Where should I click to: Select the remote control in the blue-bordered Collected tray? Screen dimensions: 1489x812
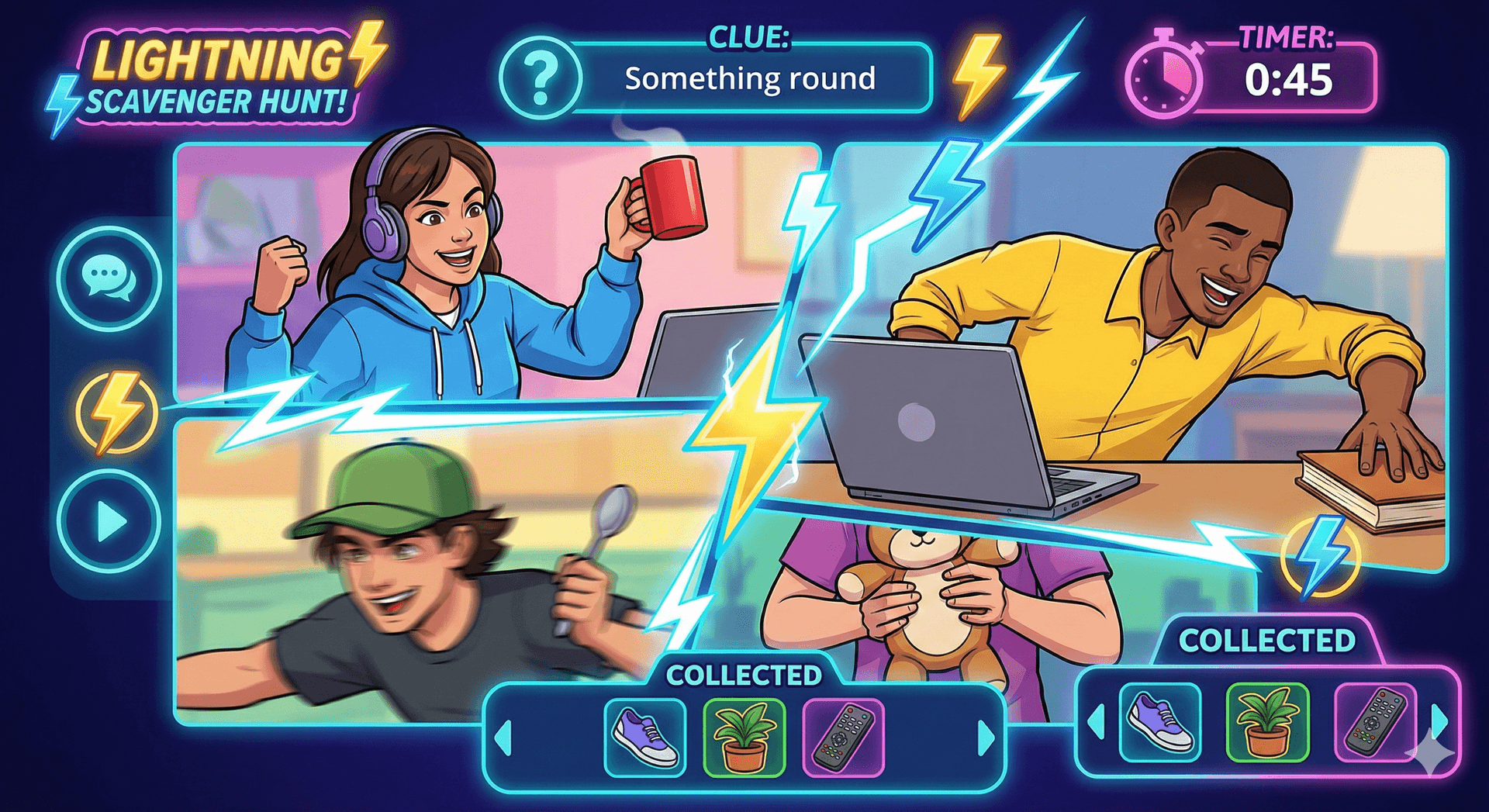tap(844, 738)
